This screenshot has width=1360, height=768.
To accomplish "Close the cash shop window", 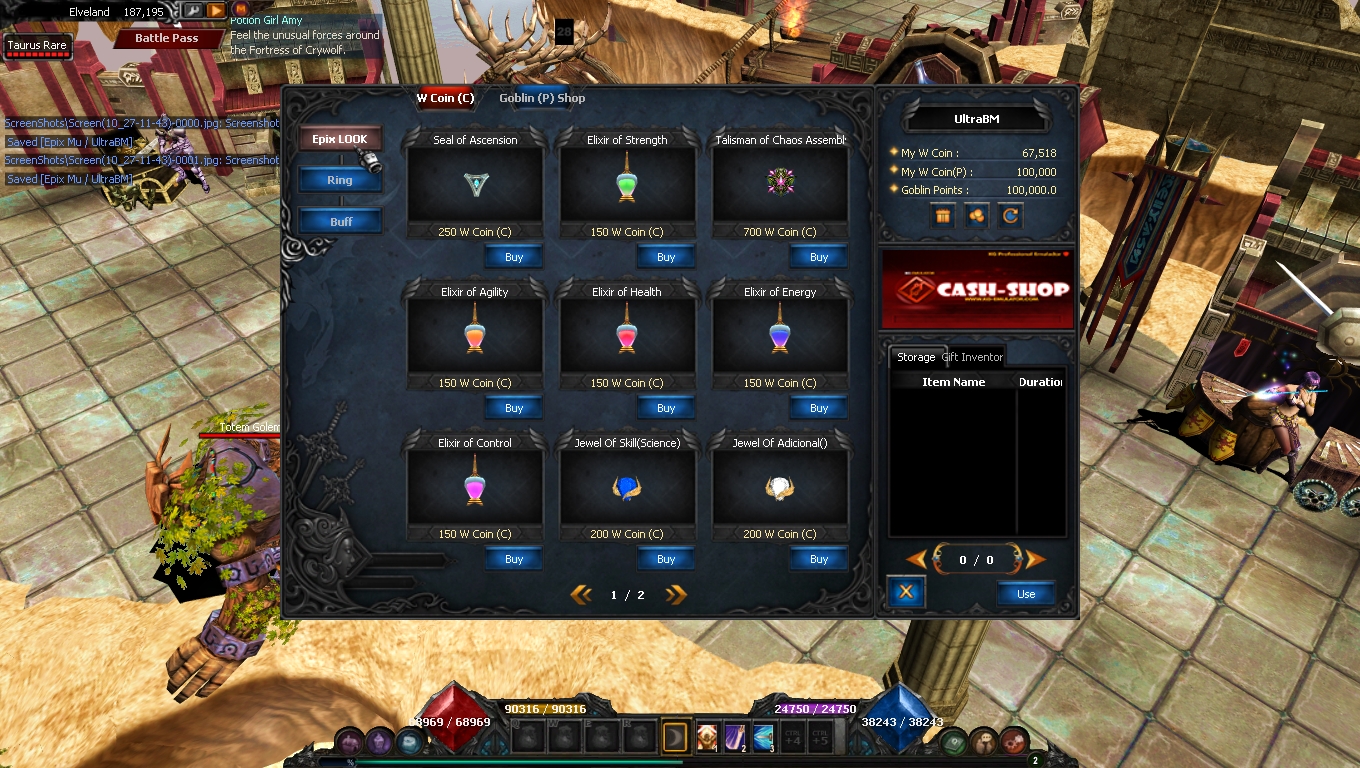I will pos(906,592).
